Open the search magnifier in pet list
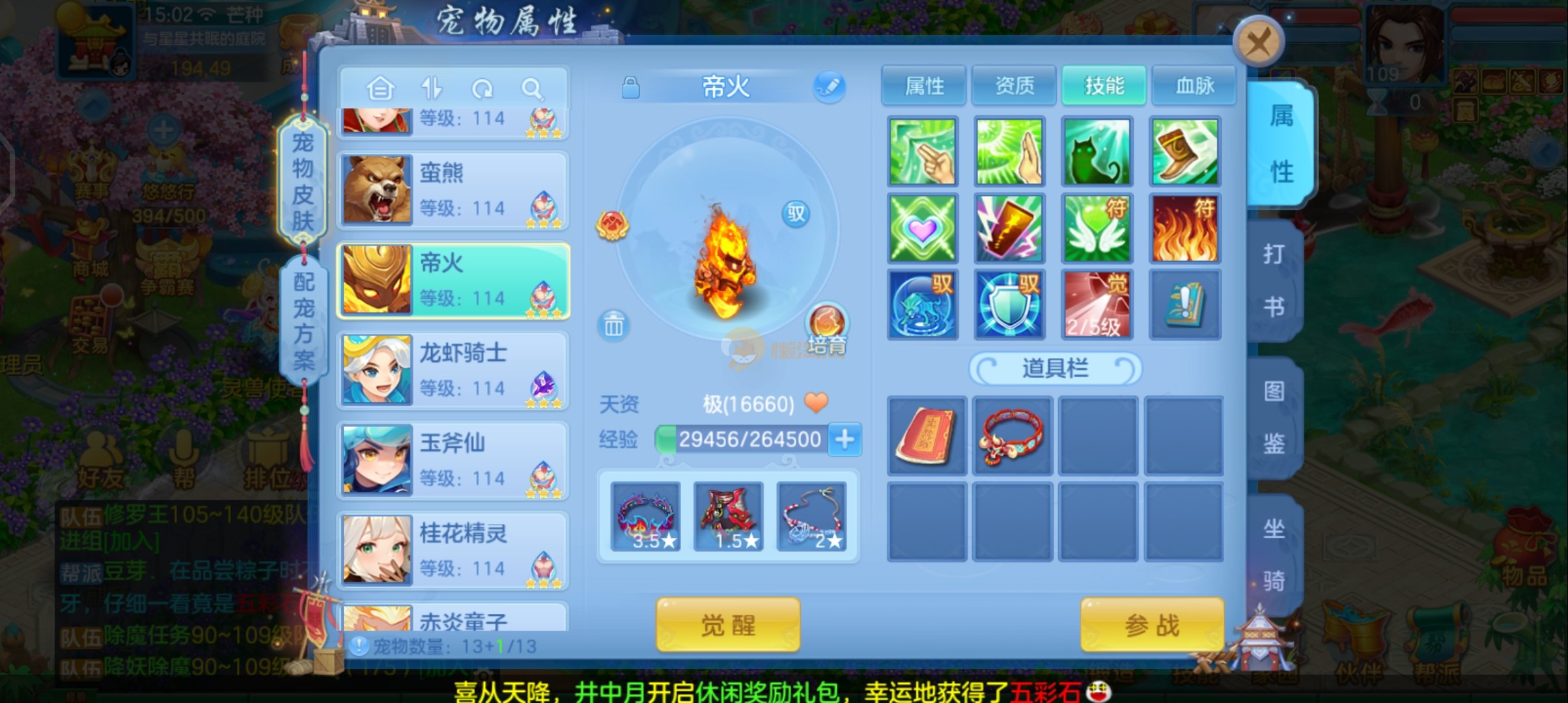 click(x=532, y=89)
